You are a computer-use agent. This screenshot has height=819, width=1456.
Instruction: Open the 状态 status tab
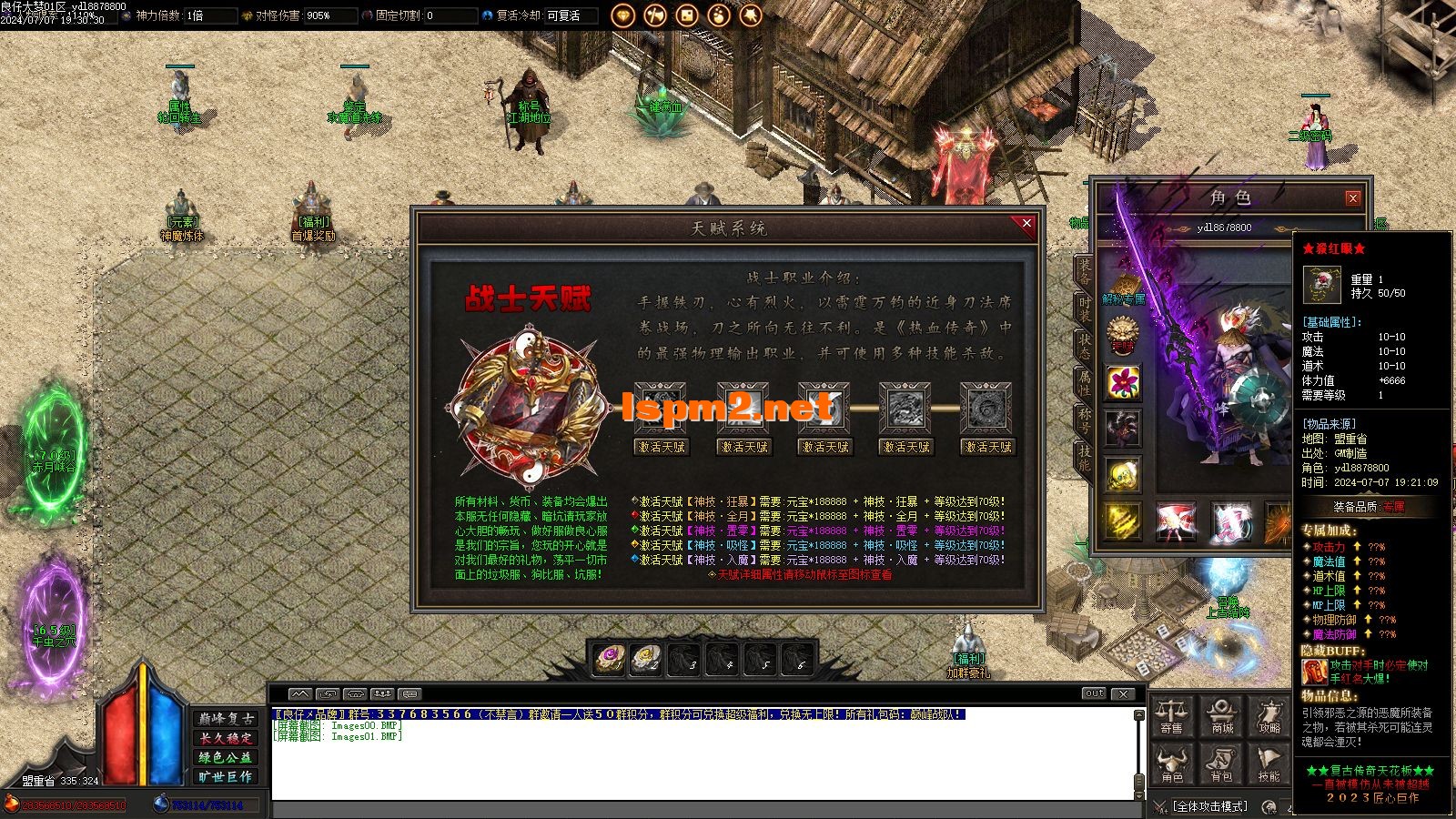click(x=1085, y=345)
